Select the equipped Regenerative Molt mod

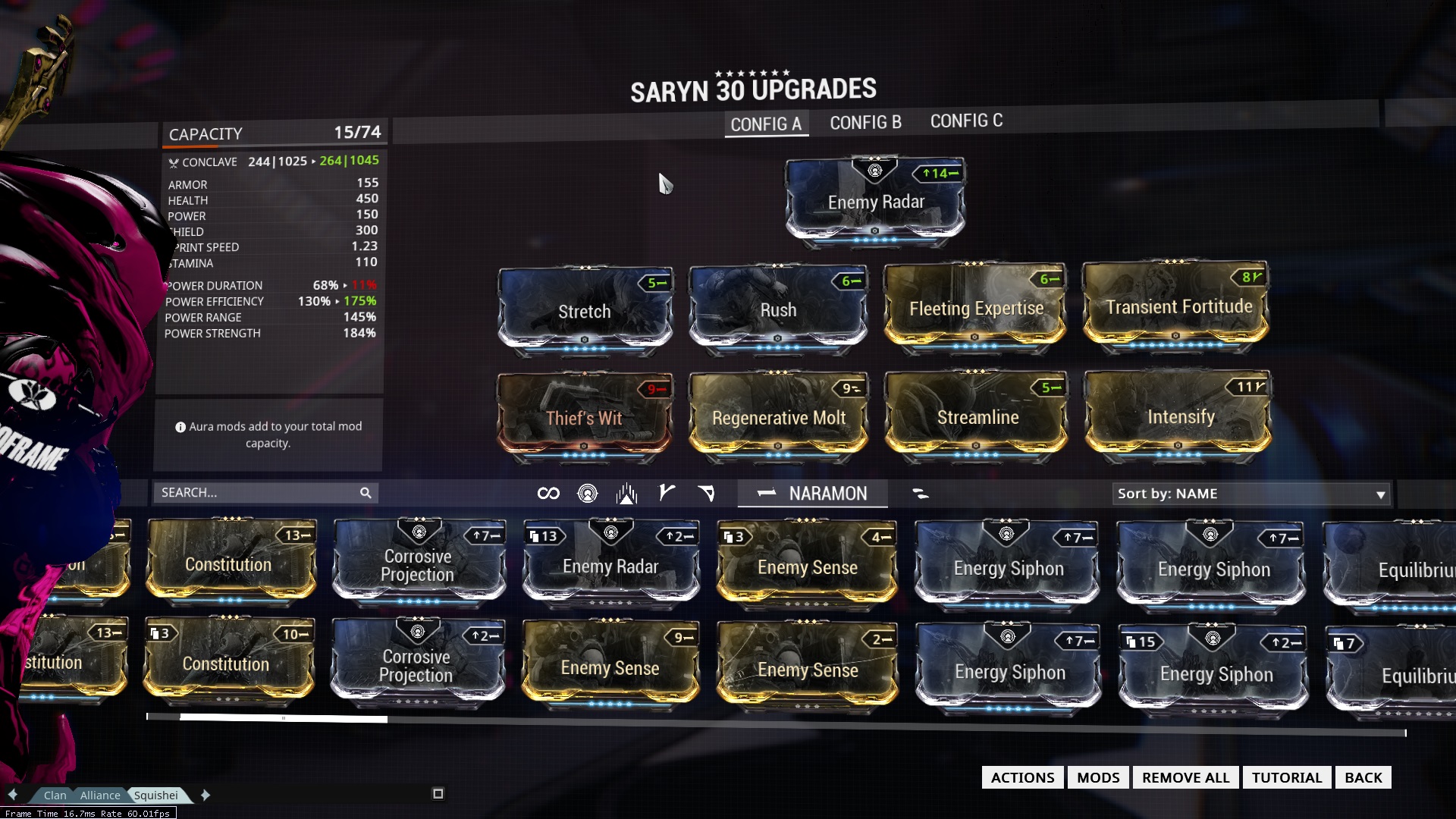(x=778, y=418)
